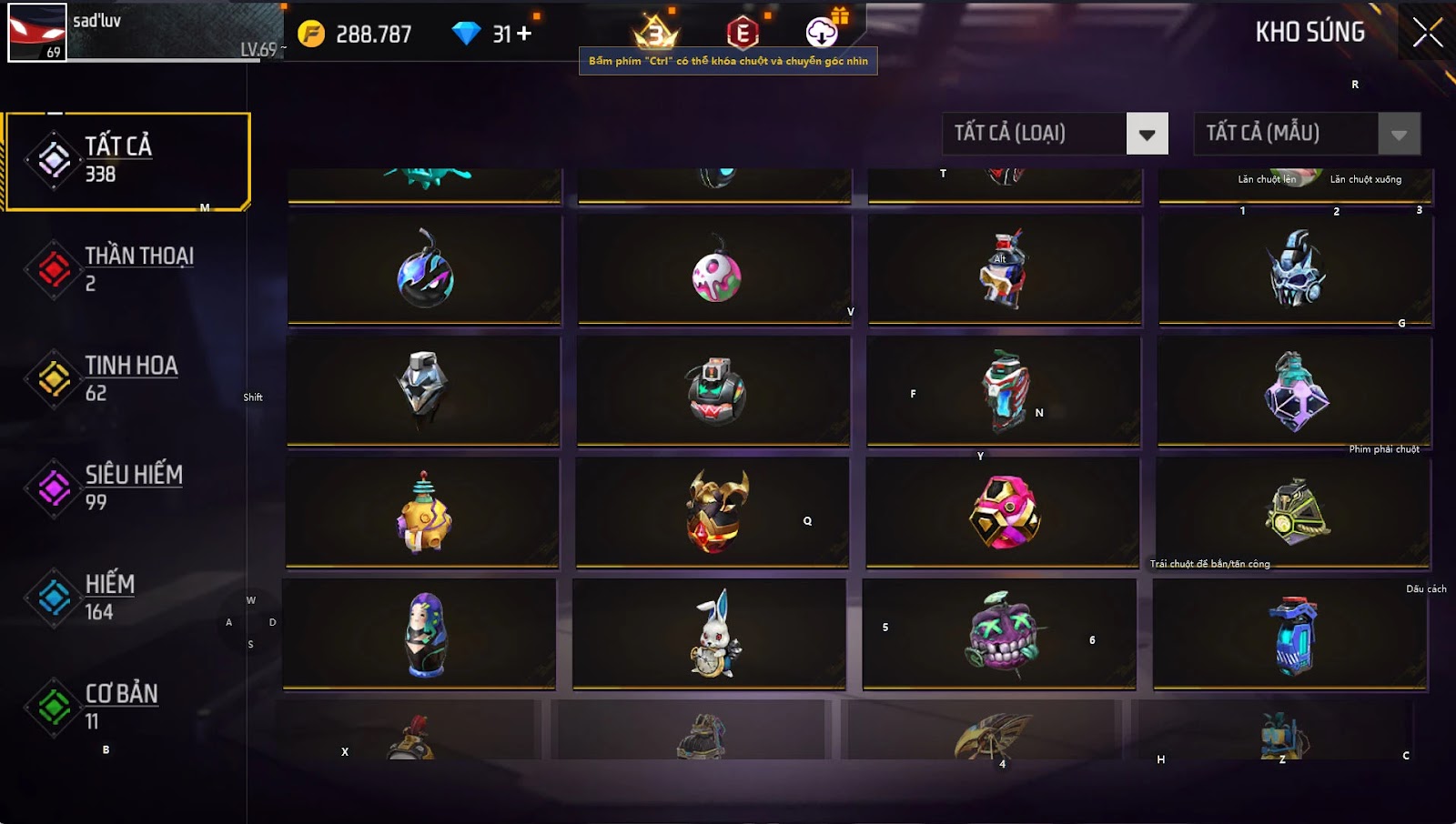The height and width of the screenshot is (824, 1456).
Task: Open the red E badge icon
Action: pos(743,34)
